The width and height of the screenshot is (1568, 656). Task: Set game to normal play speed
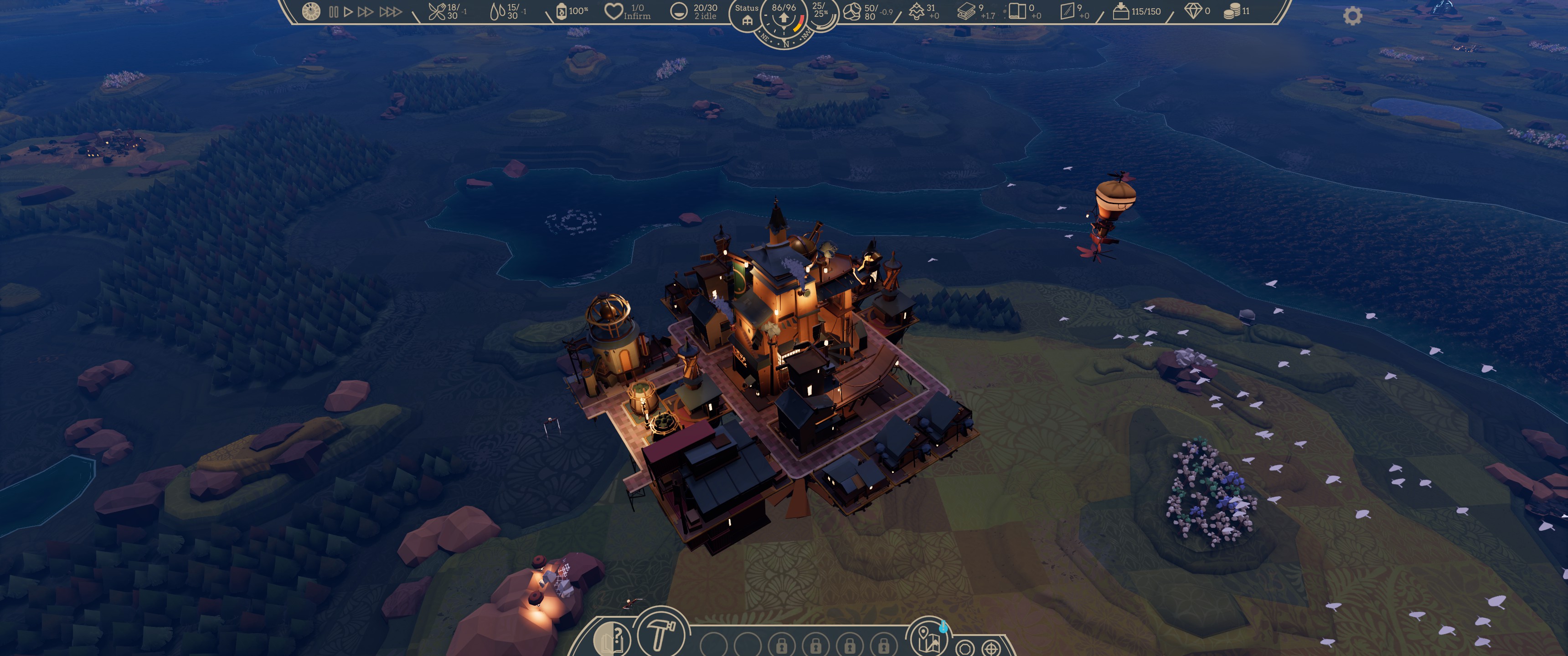click(x=348, y=11)
